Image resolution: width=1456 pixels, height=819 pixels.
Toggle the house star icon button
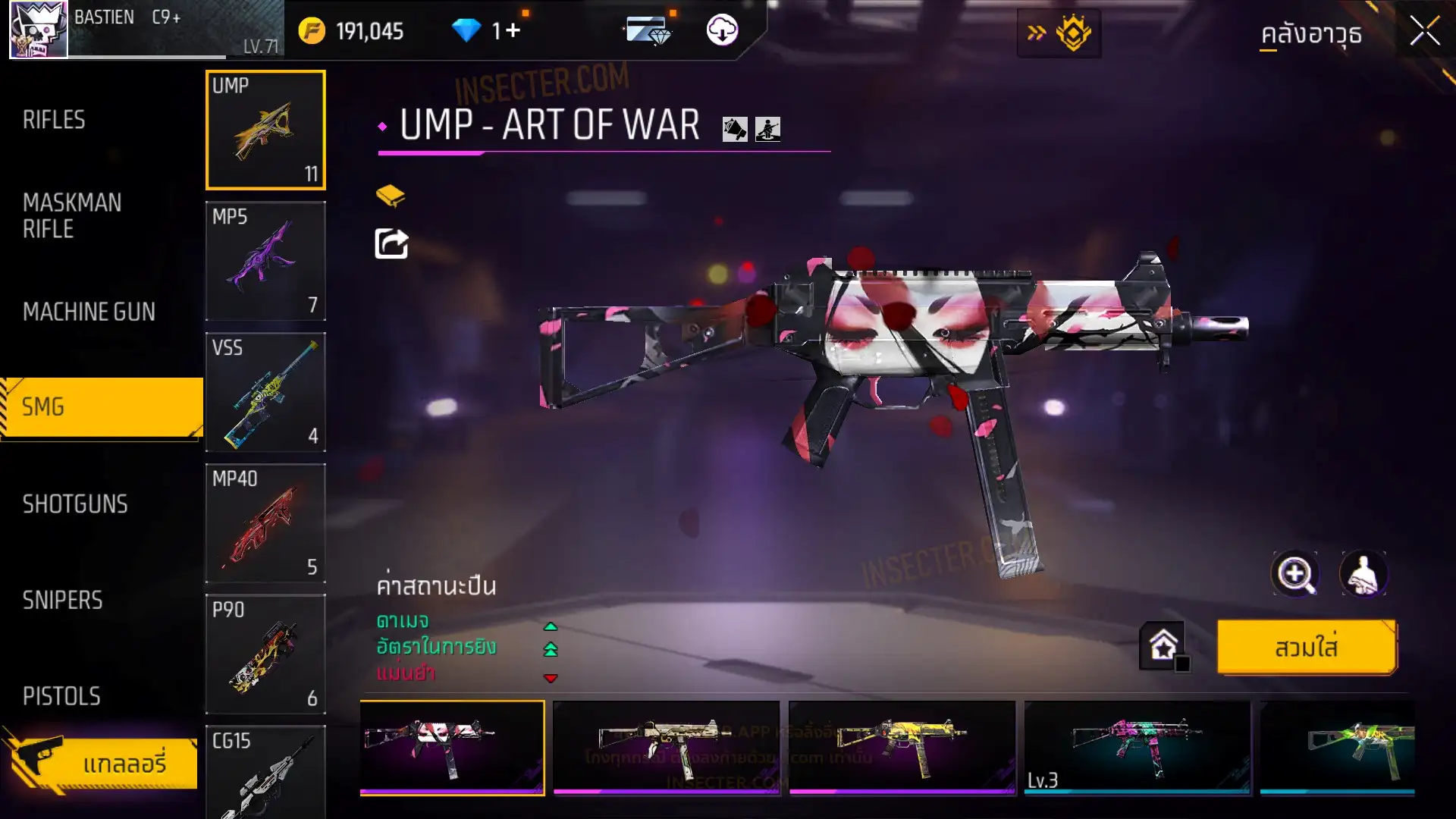tap(1163, 646)
